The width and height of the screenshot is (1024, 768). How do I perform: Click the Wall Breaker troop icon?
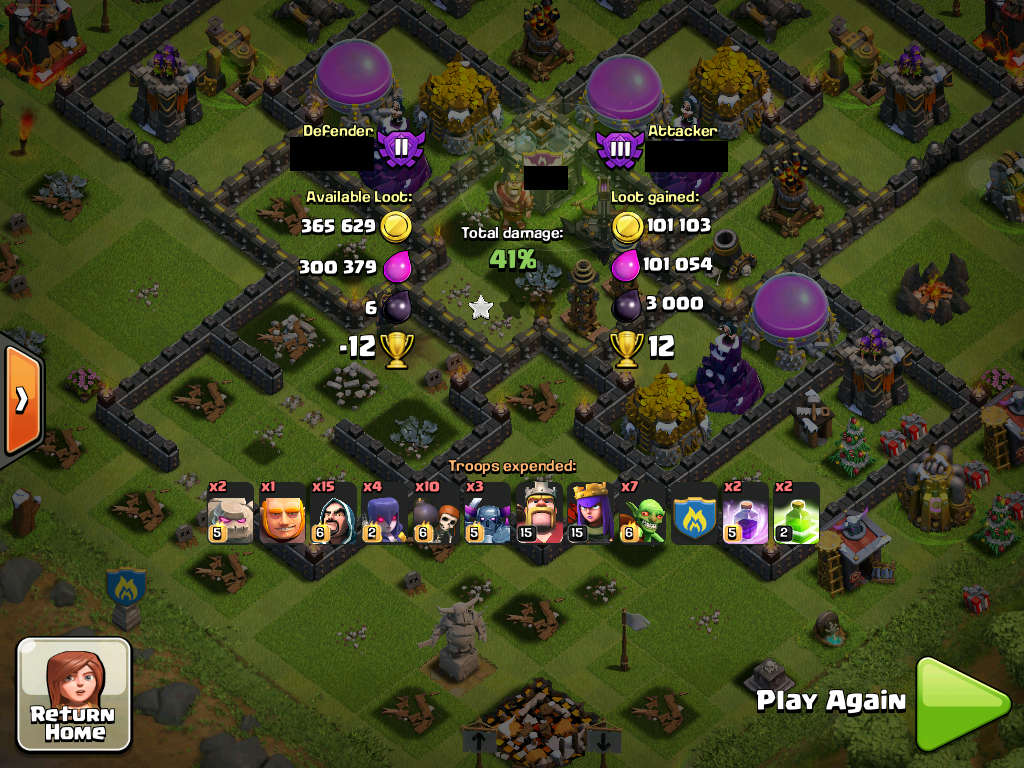coord(436,514)
